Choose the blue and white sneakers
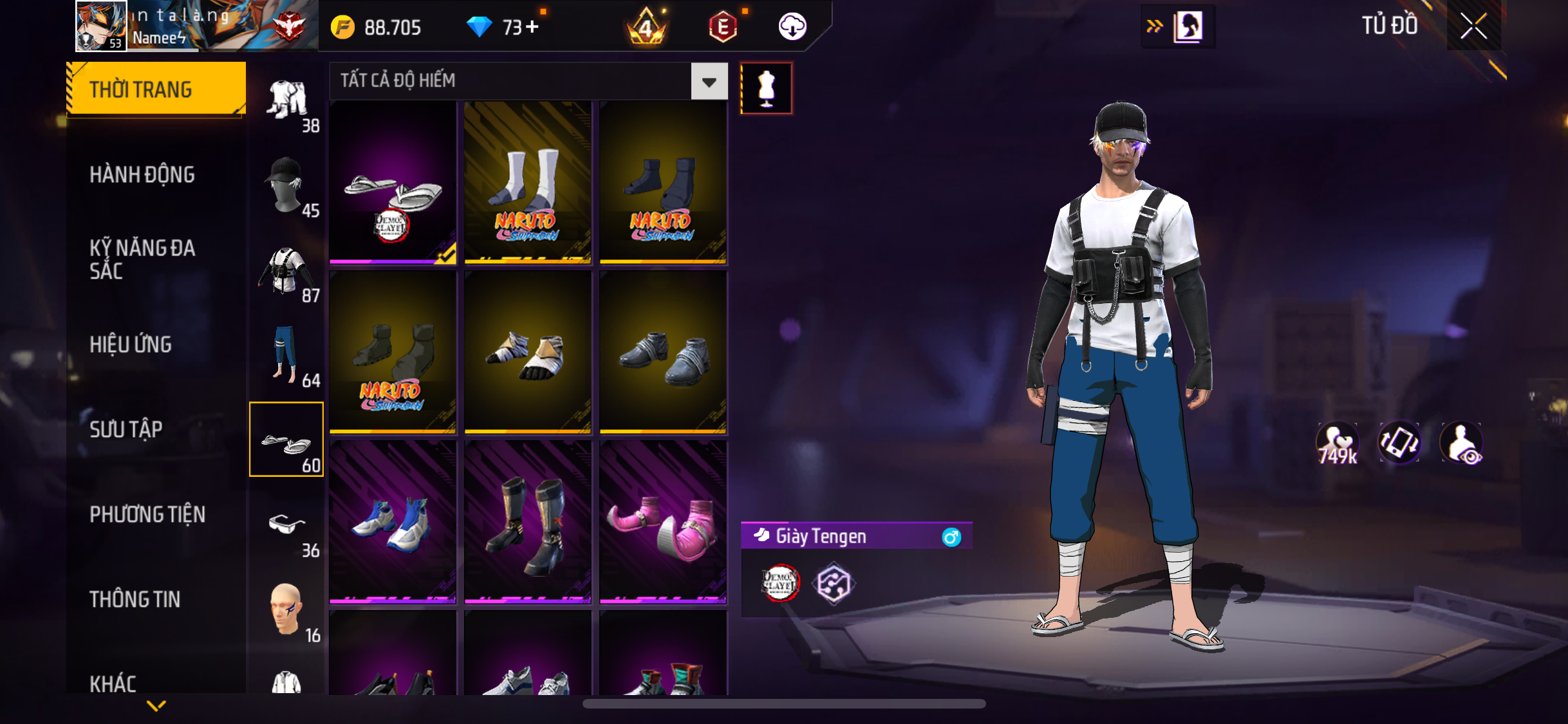 pyautogui.click(x=393, y=522)
